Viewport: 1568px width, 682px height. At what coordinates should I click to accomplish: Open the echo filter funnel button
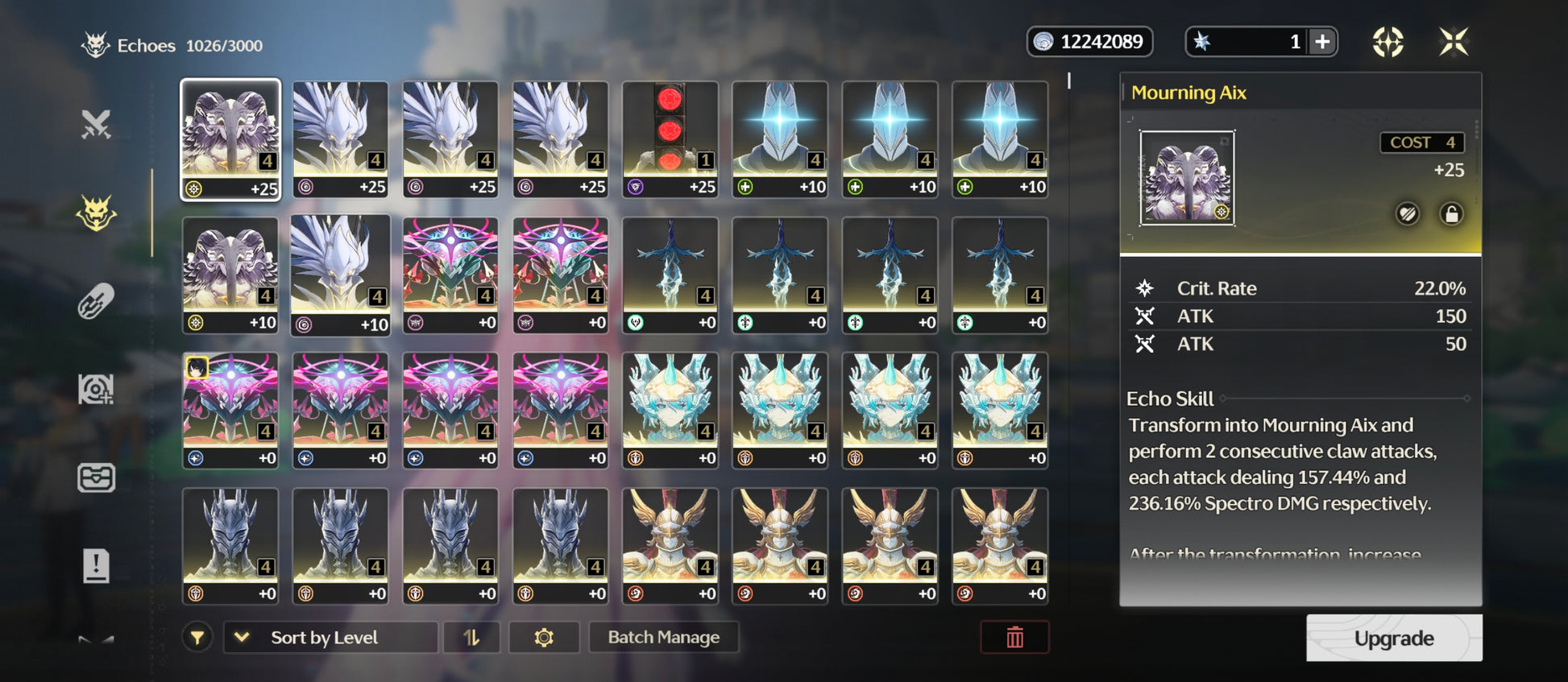tap(197, 638)
